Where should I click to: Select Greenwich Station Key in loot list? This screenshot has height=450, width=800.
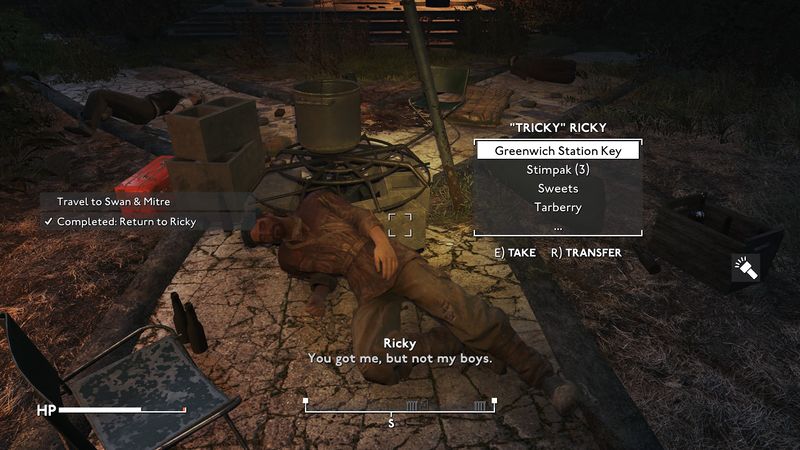point(558,151)
